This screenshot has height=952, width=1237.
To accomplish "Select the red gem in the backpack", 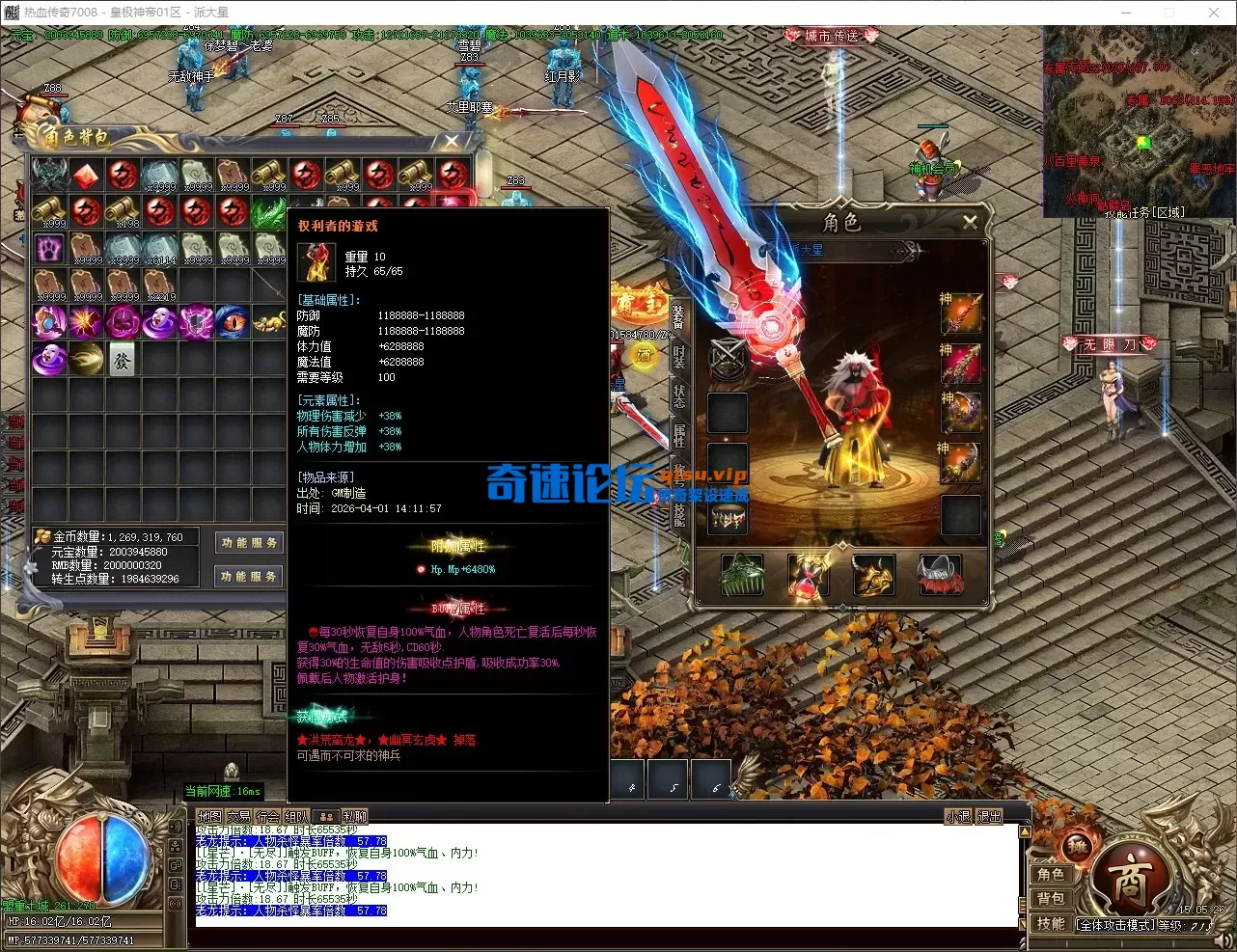I will [86, 176].
